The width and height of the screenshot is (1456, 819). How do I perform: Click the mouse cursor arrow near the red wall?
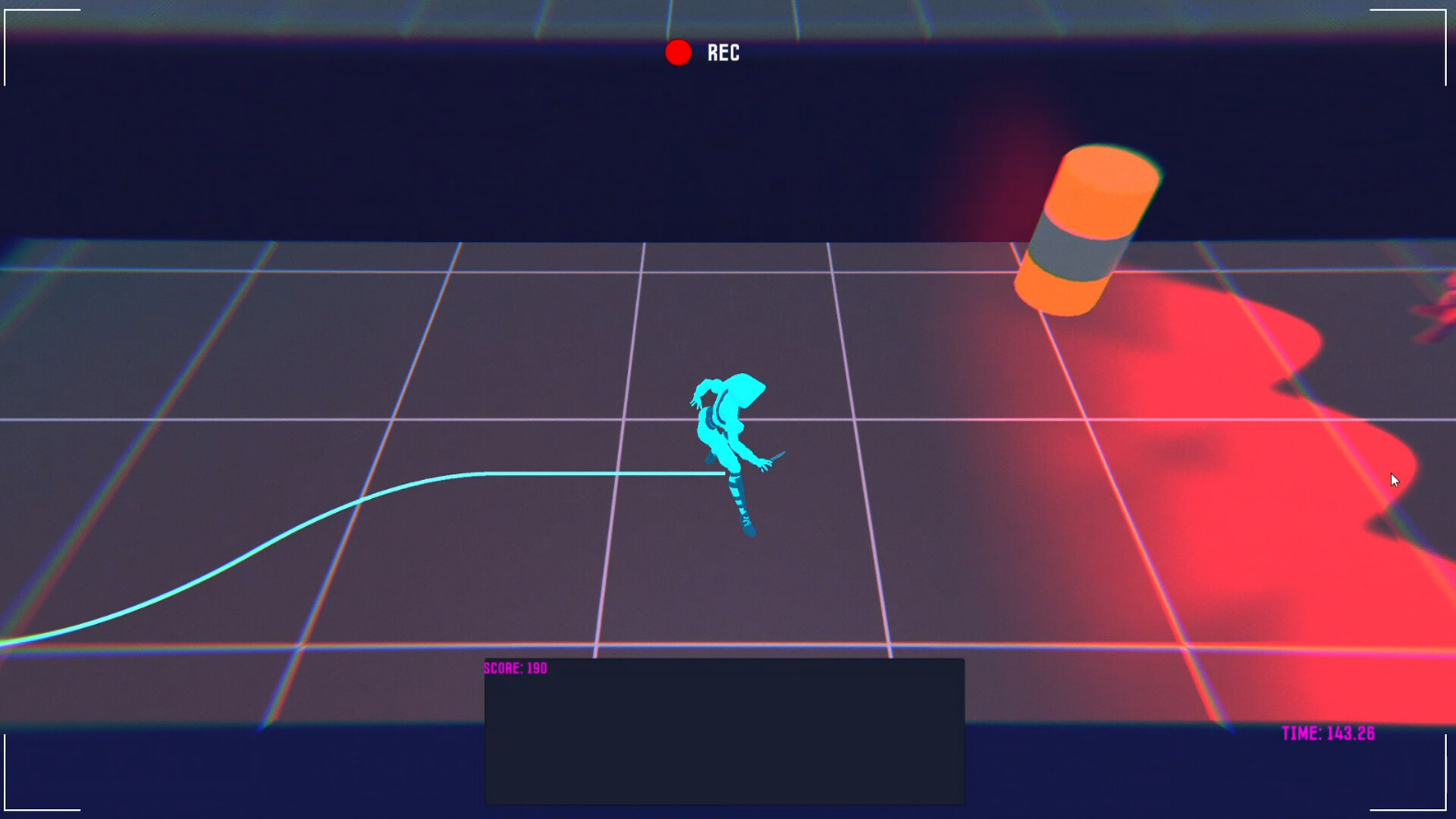pos(1395,479)
